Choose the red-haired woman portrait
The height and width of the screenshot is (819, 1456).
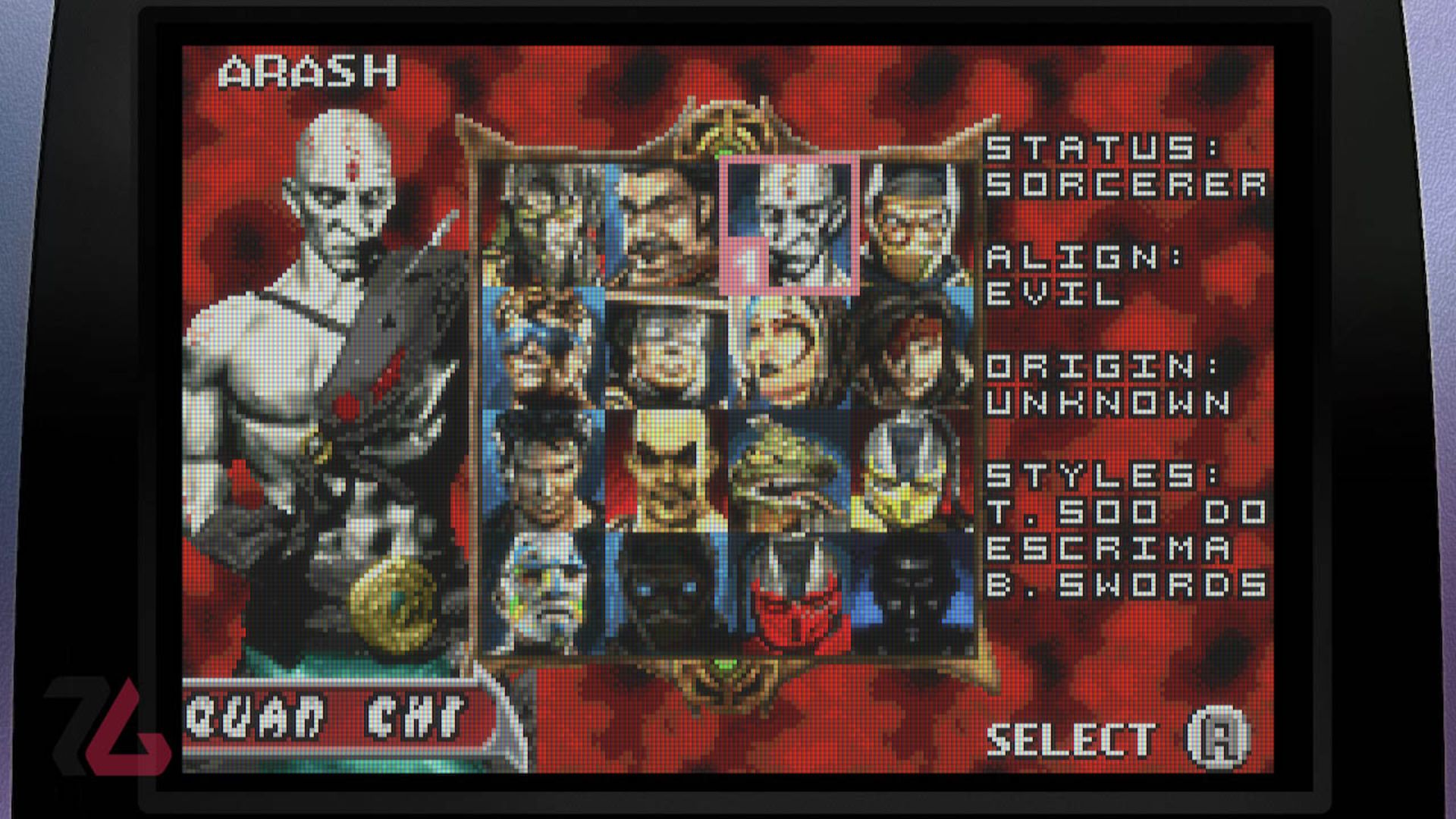pyautogui.click(x=913, y=349)
